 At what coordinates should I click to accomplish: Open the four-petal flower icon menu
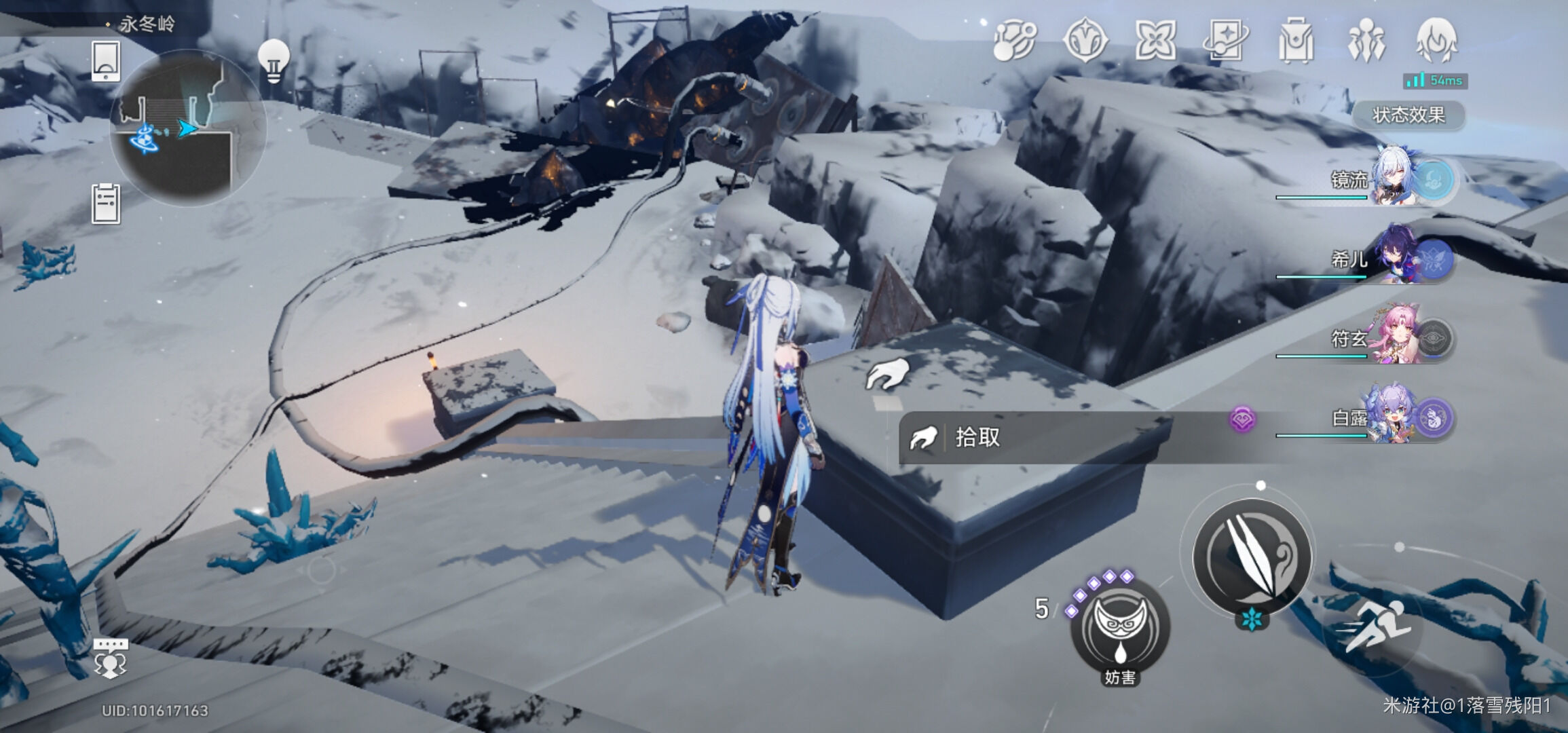[x=1155, y=41]
